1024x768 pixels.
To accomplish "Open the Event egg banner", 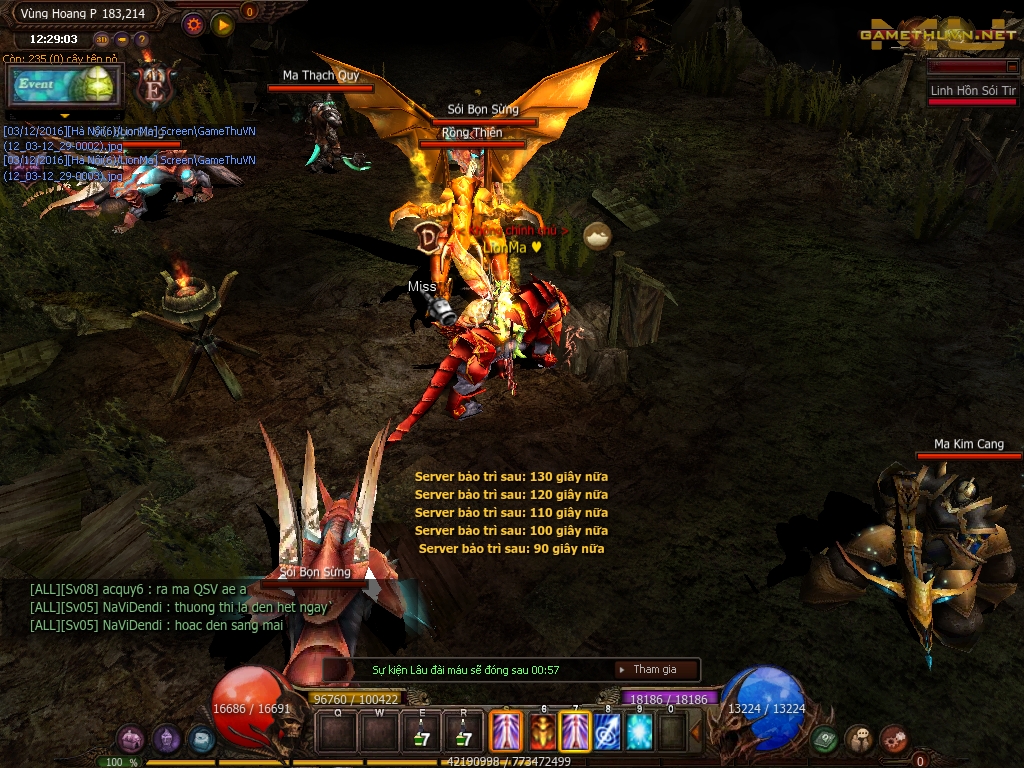I will tap(64, 86).
